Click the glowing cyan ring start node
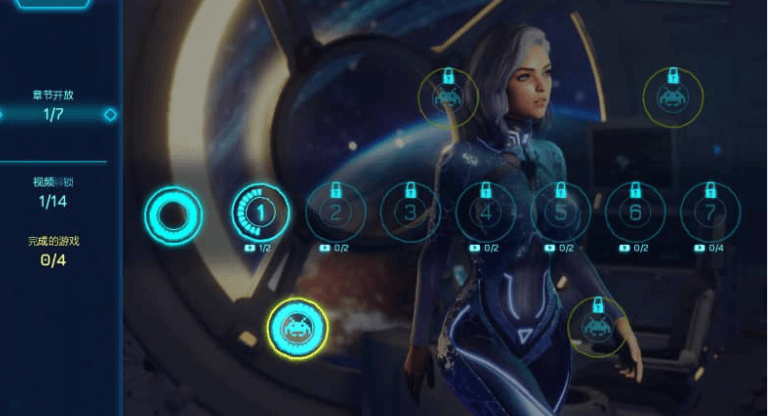Viewport: 768px width, 416px height. [173, 213]
